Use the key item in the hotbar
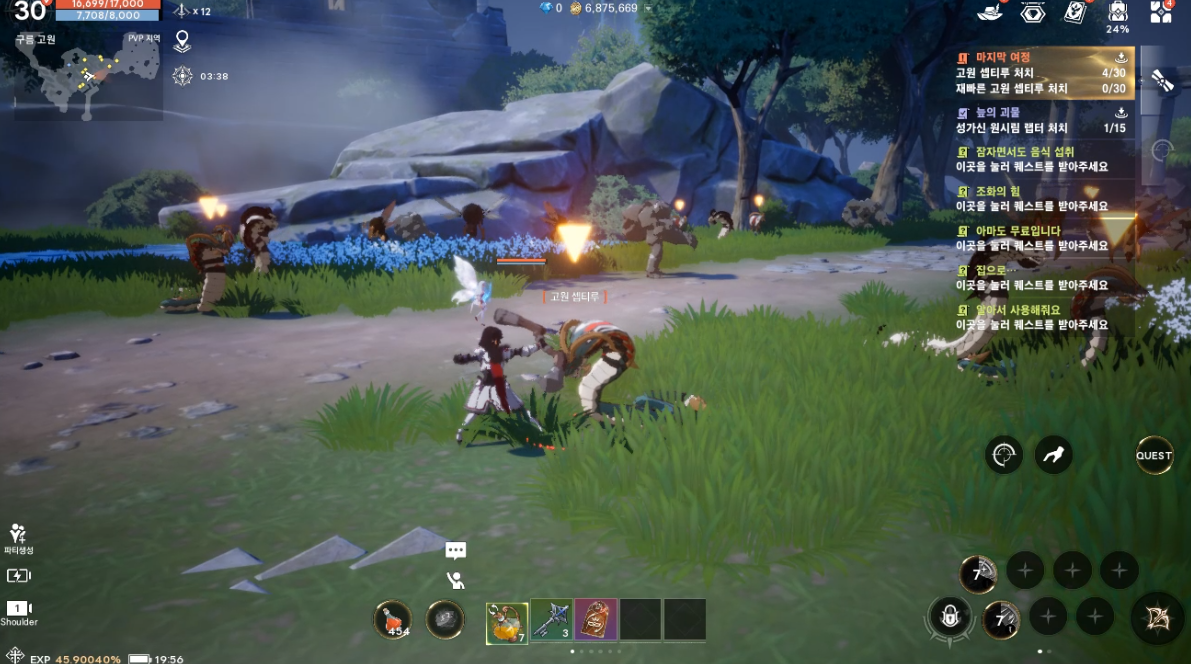 coord(551,620)
